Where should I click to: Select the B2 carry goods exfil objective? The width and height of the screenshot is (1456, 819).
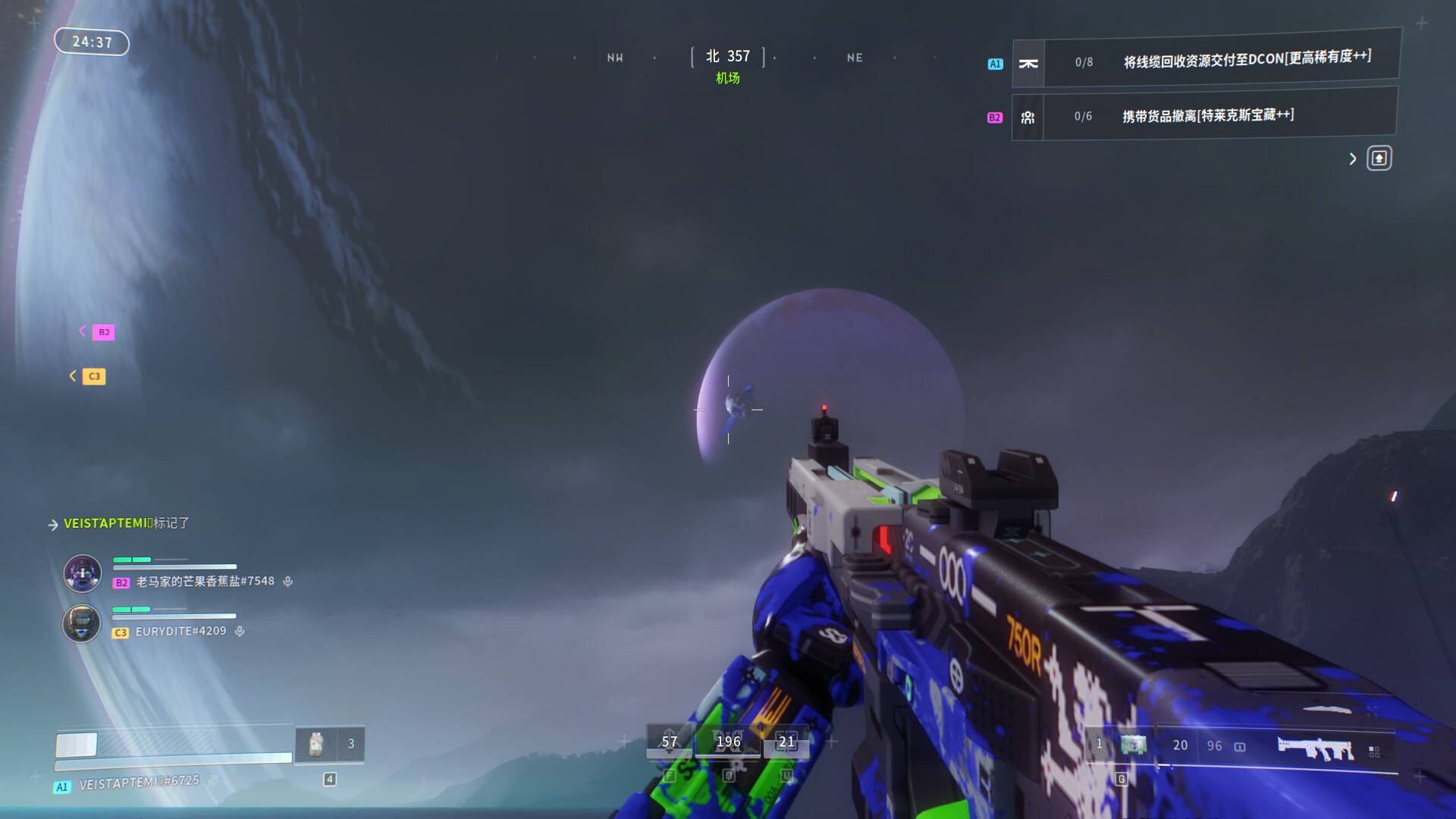point(1204,115)
